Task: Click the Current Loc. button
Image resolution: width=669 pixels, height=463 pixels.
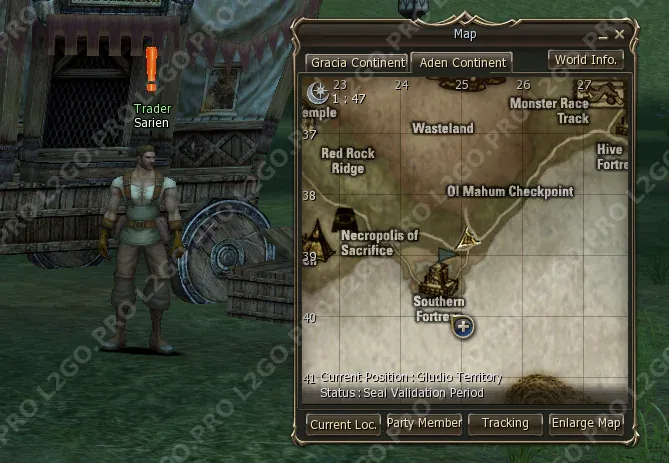Action: point(343,424)
